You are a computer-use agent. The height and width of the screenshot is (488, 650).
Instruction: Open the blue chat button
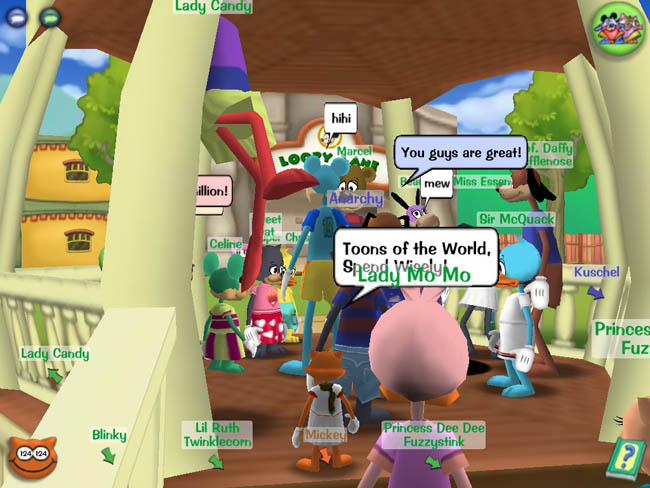point(18,17)
